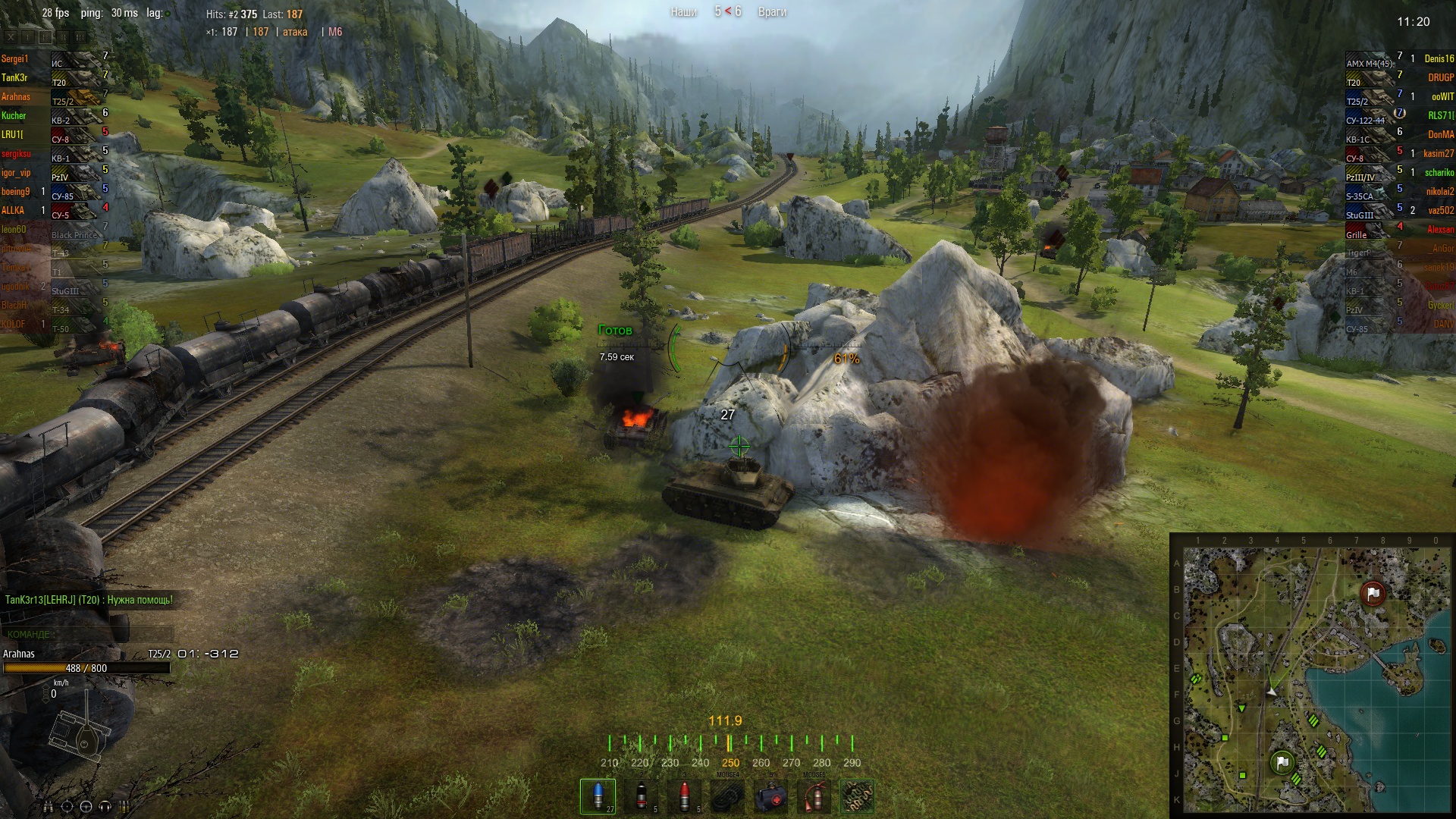This screenshot has width=1456, height=819.
Task: Switch to the black shell slot
Action: tap(642, 795)
